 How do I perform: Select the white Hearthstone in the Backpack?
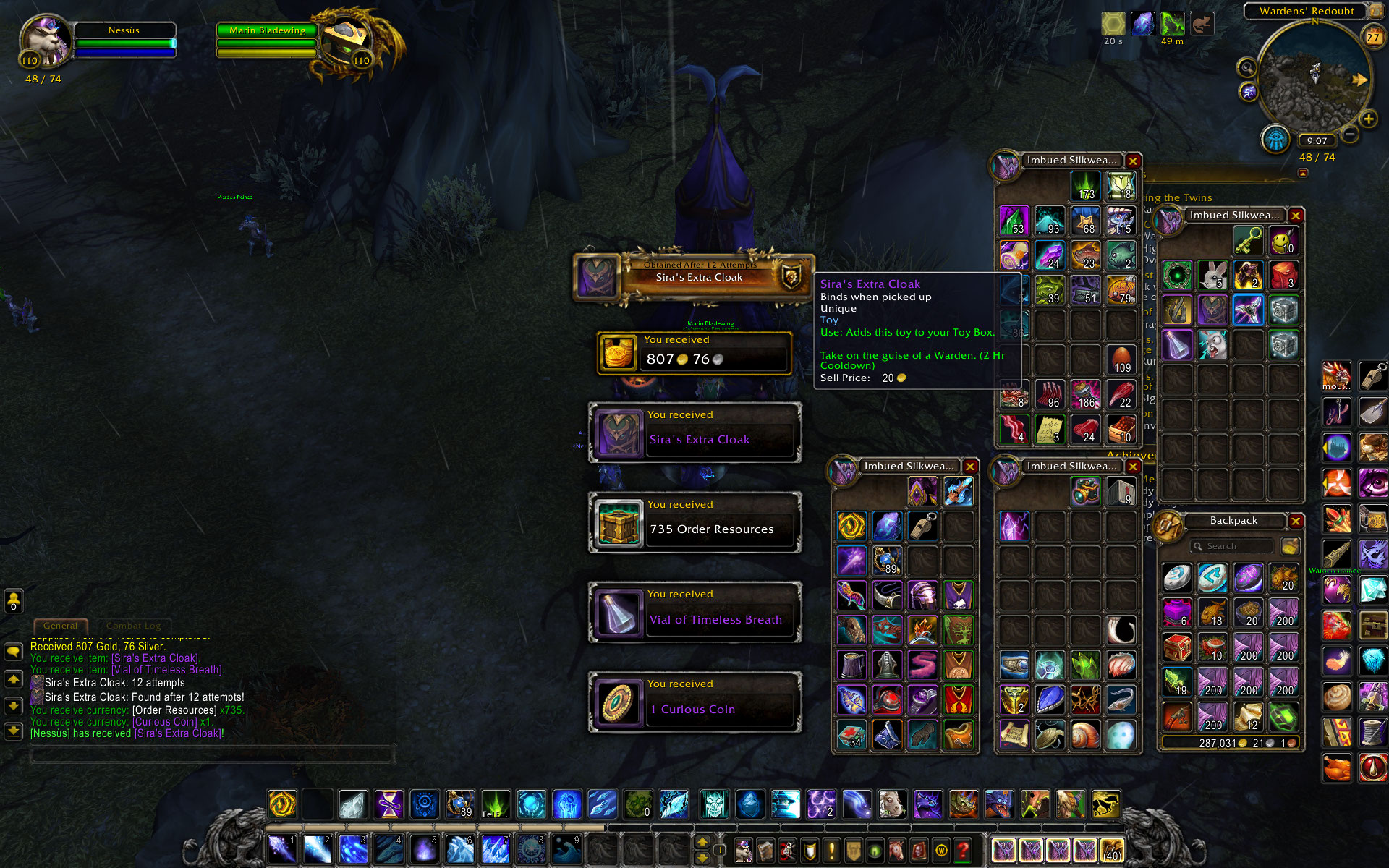(x=1177, y=578)
